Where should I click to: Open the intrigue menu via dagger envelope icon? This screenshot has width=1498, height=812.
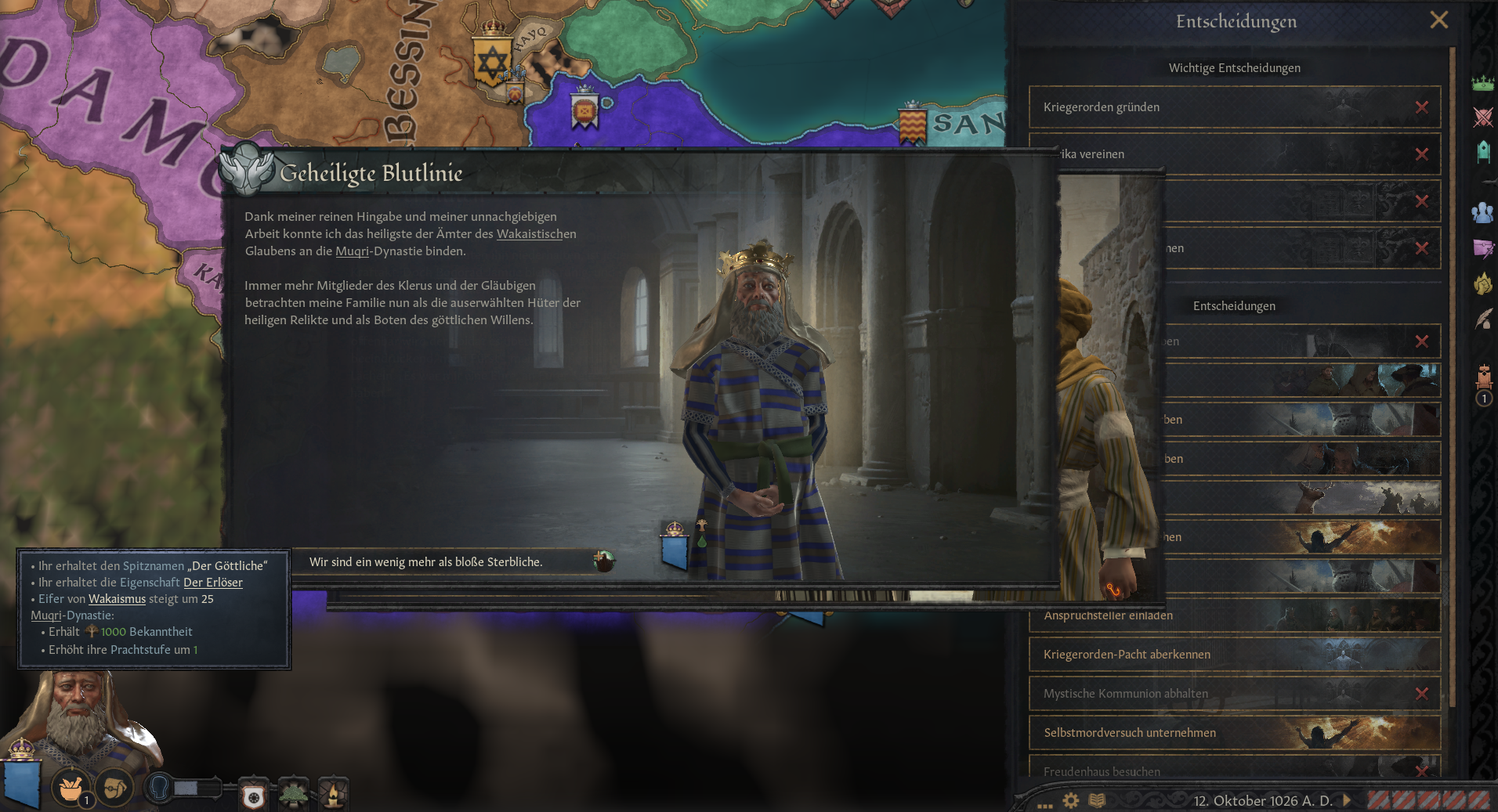(x=1483, y=249)
